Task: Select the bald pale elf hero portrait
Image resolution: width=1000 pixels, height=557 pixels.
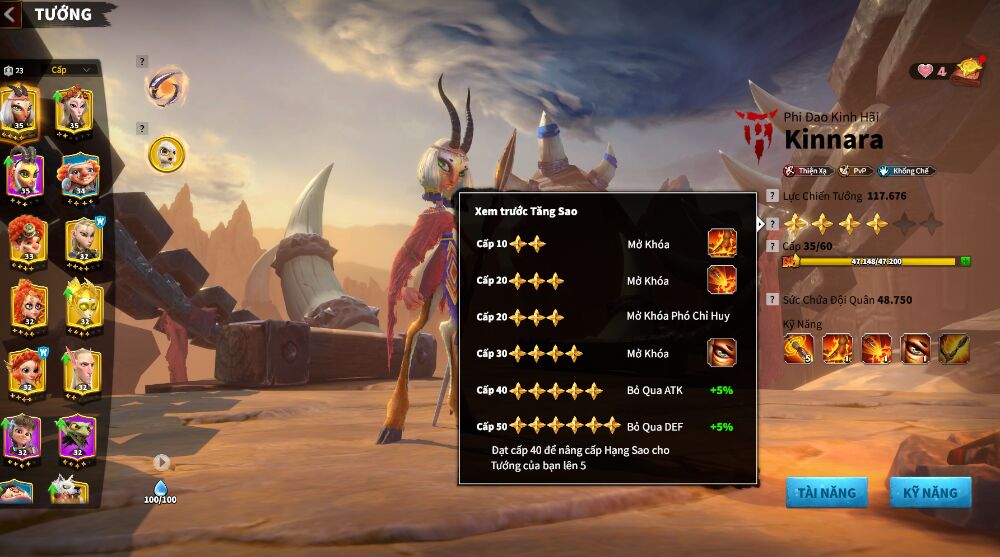Action: coord(81,370)
